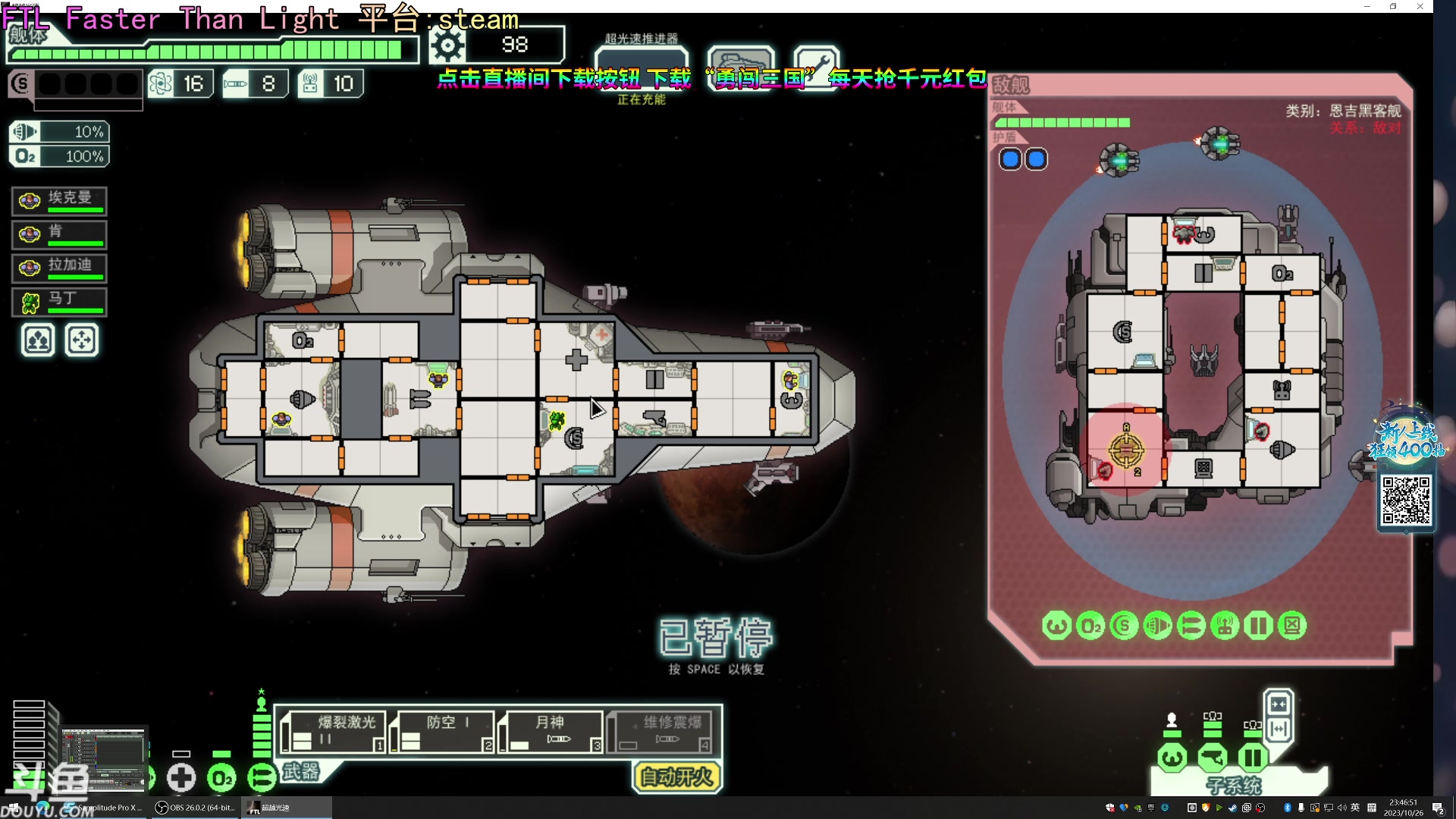Open all doors with the lower door button
This screenshot has height=819, width=1456.
[1279, 730]
